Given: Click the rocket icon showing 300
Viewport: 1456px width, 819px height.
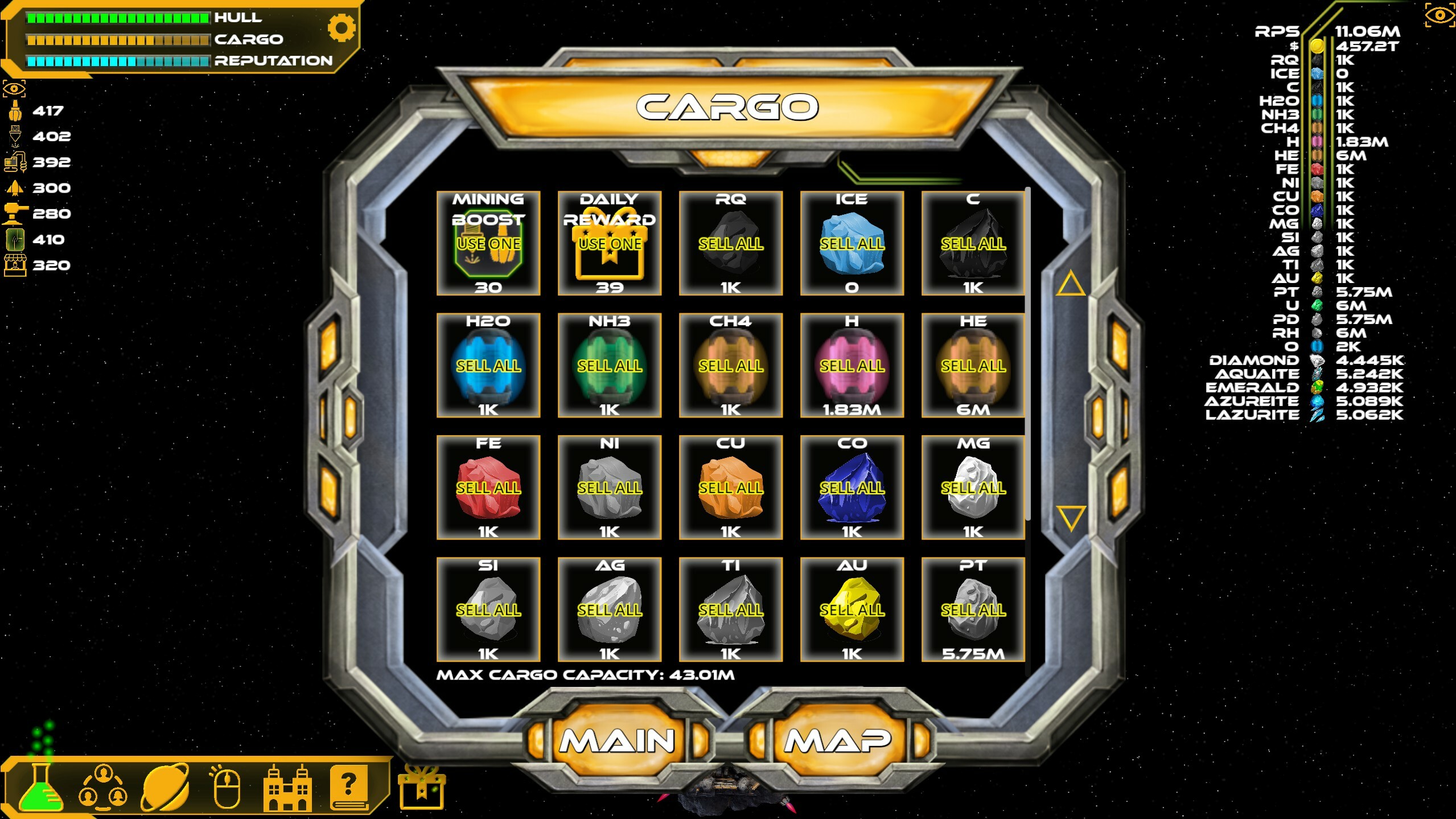Looking at the screenshot, I should click(x=15, y=188).
